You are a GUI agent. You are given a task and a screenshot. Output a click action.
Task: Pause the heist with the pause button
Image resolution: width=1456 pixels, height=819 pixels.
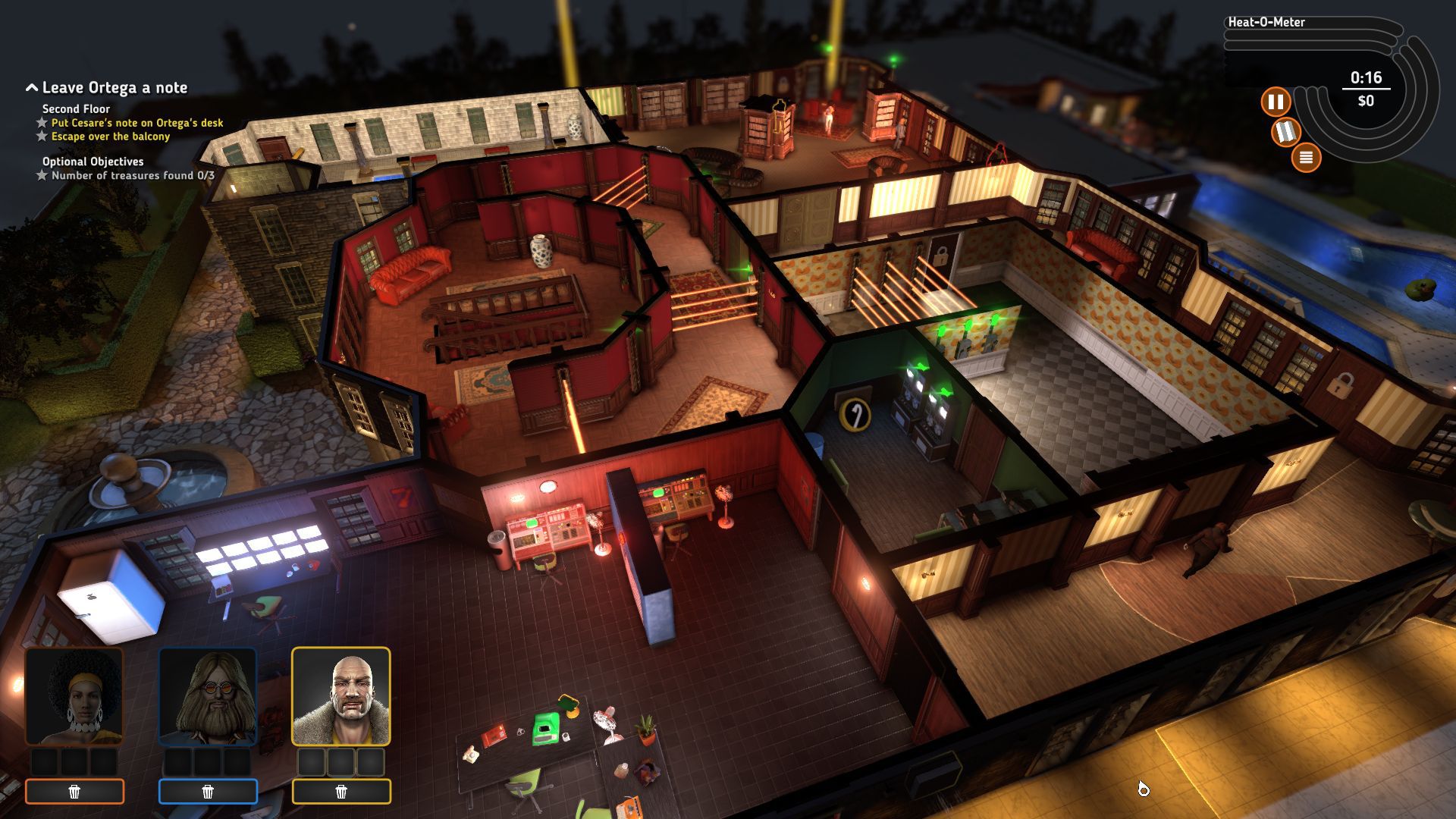(1276, 102)
